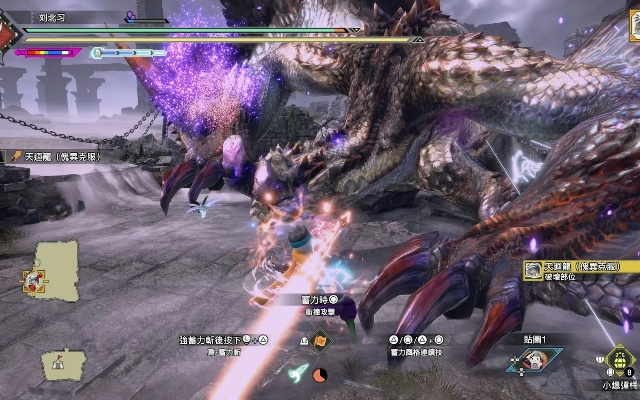Click the orange scroll swap icon

[319, 342]
